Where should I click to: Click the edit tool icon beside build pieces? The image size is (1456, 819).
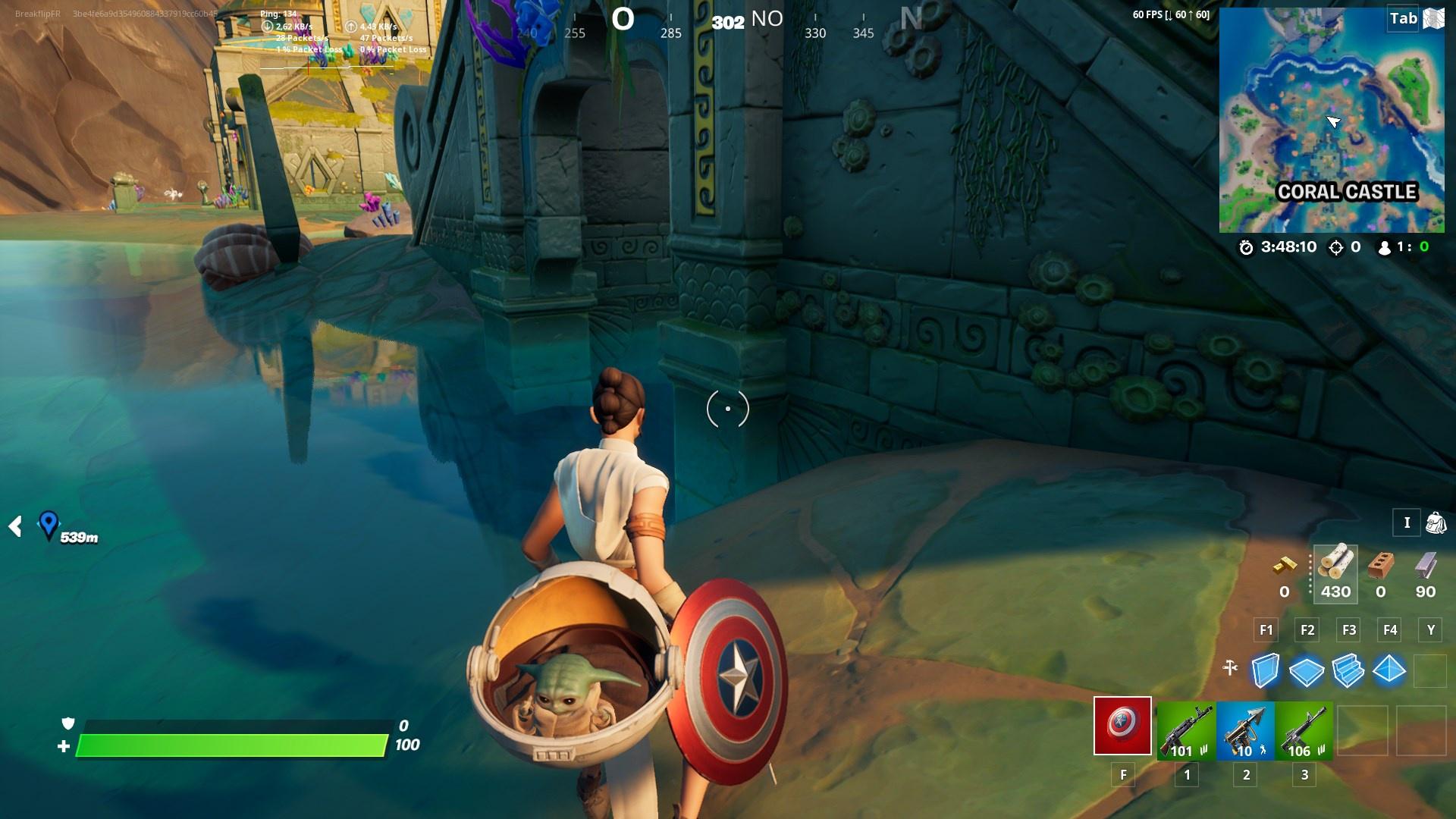click(x=1229, y=668)
